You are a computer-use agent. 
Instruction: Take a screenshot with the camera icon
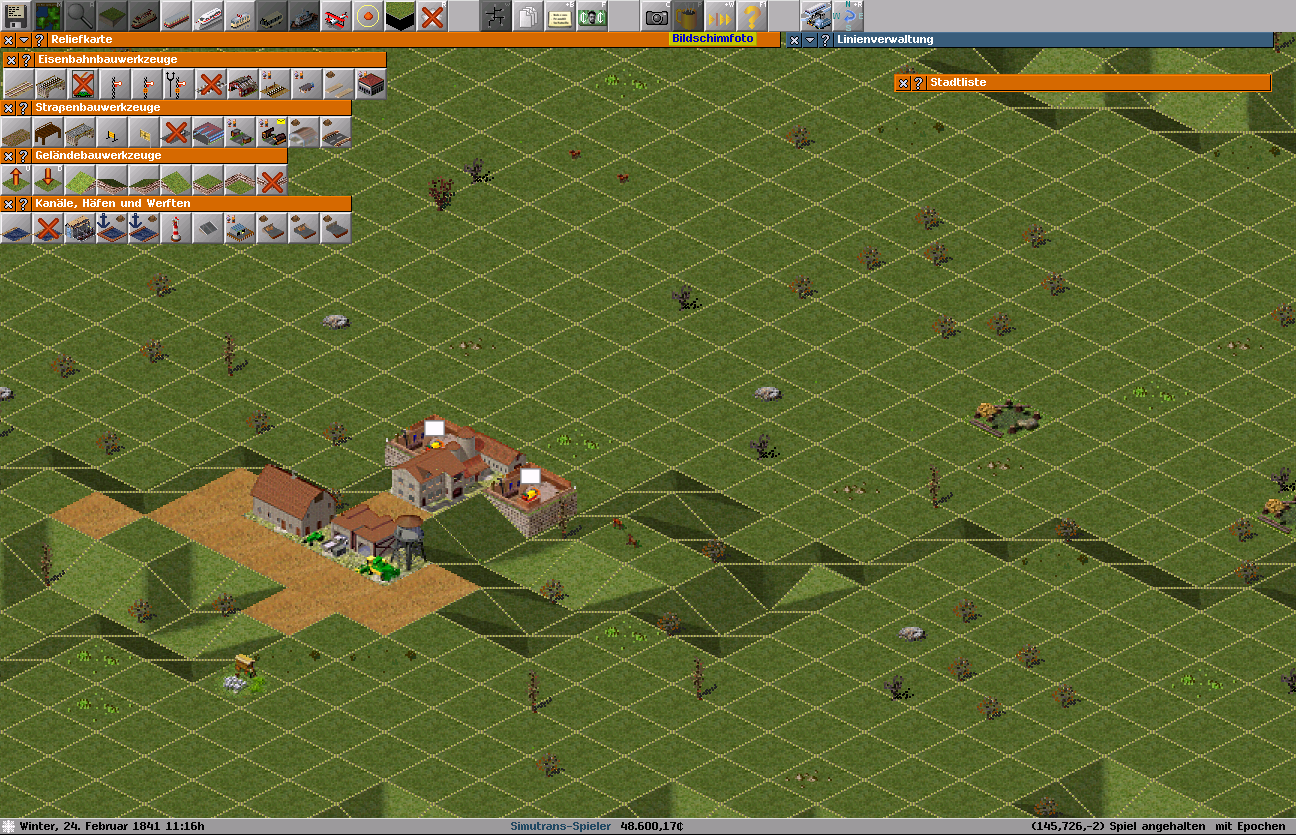click(x=656, y=16)
